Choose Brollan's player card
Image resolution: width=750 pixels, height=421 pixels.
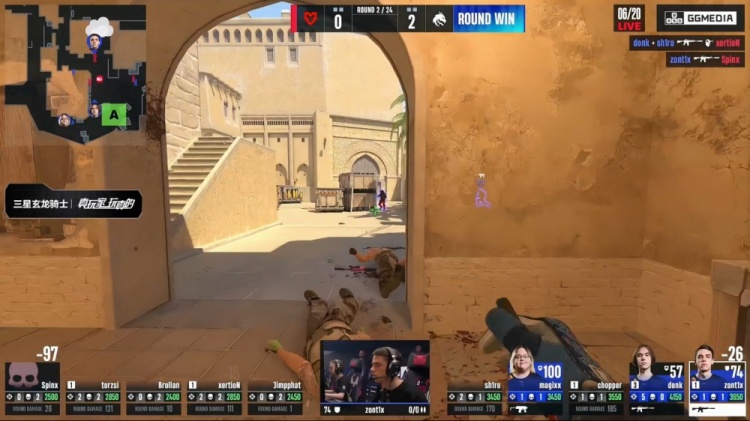(155, 397)
